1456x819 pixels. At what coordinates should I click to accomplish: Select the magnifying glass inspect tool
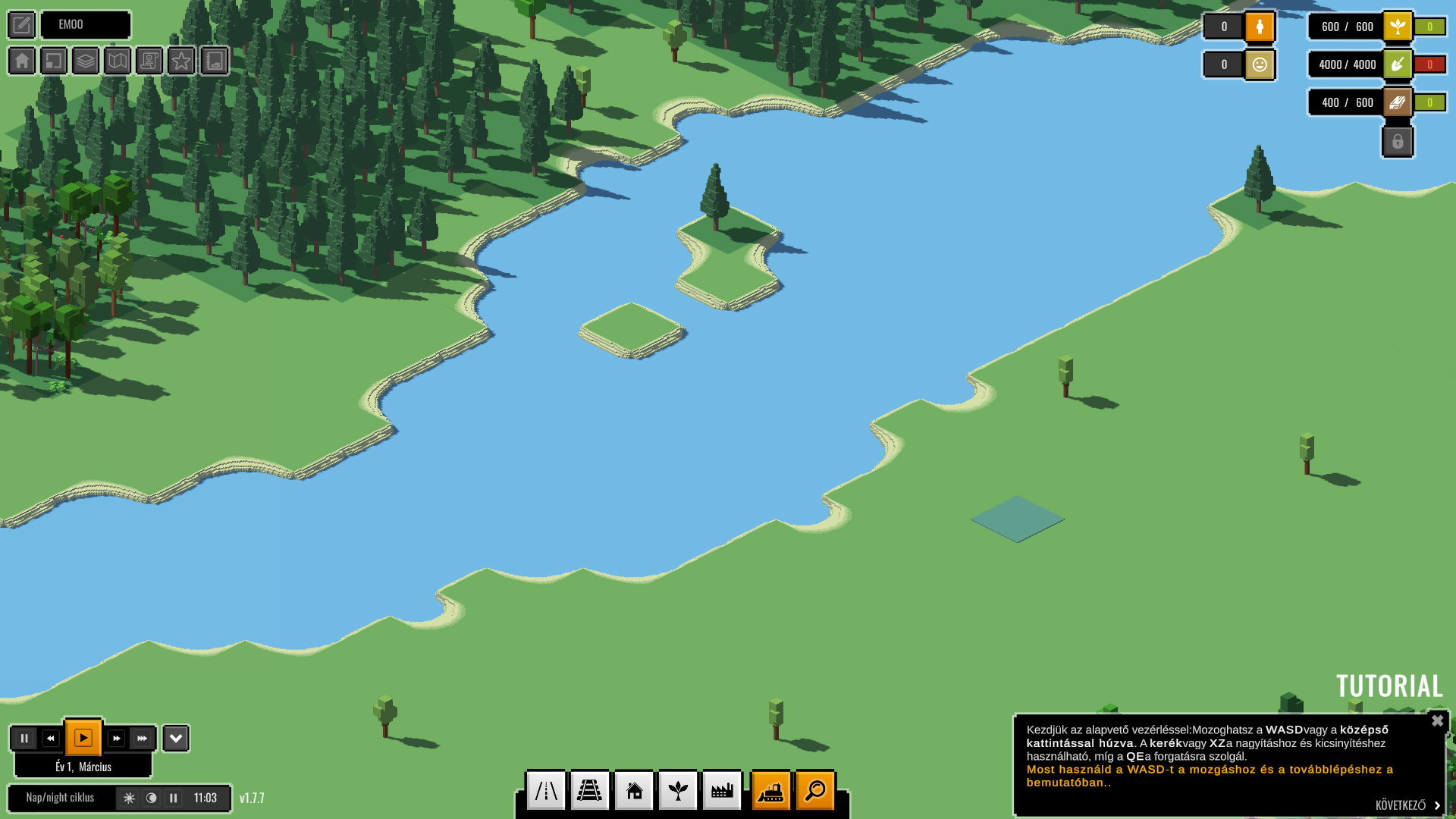(815, 791)
